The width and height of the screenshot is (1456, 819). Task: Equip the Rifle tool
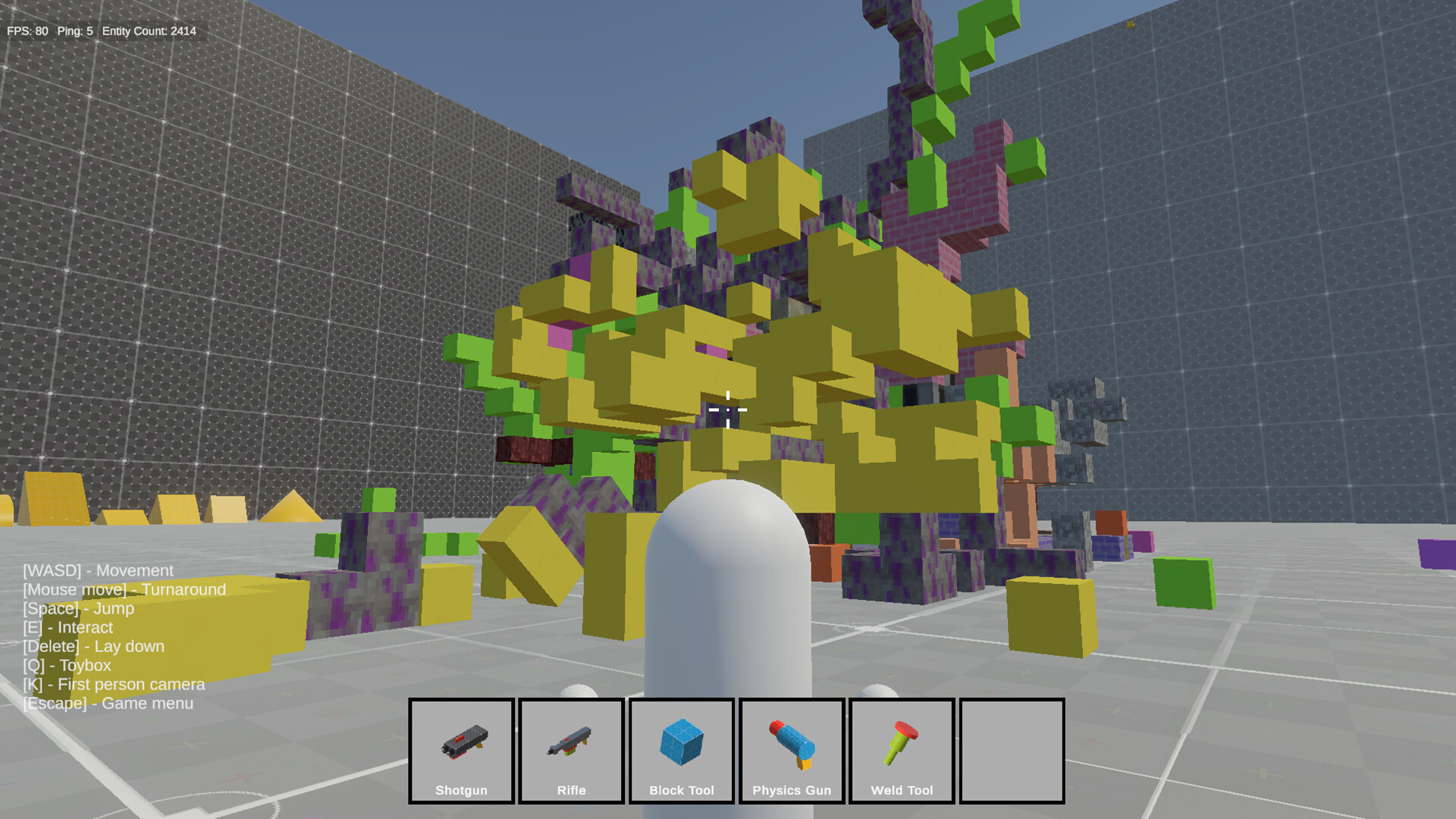tap(571, 751)
